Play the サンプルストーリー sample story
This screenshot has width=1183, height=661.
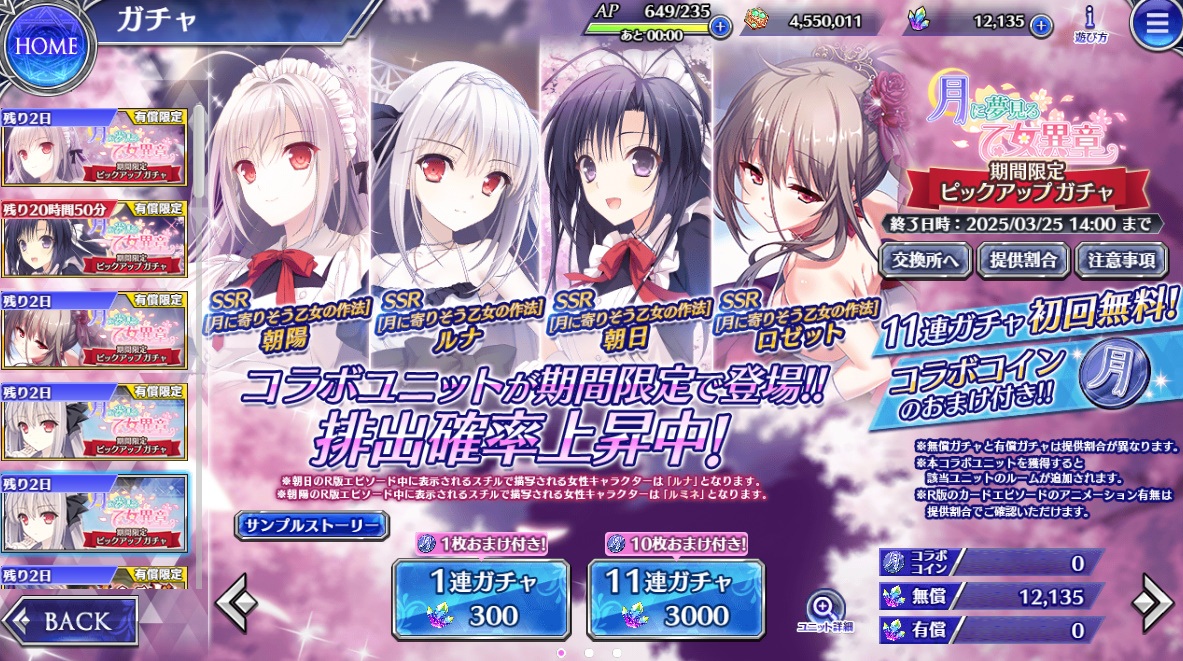point(311,525)
